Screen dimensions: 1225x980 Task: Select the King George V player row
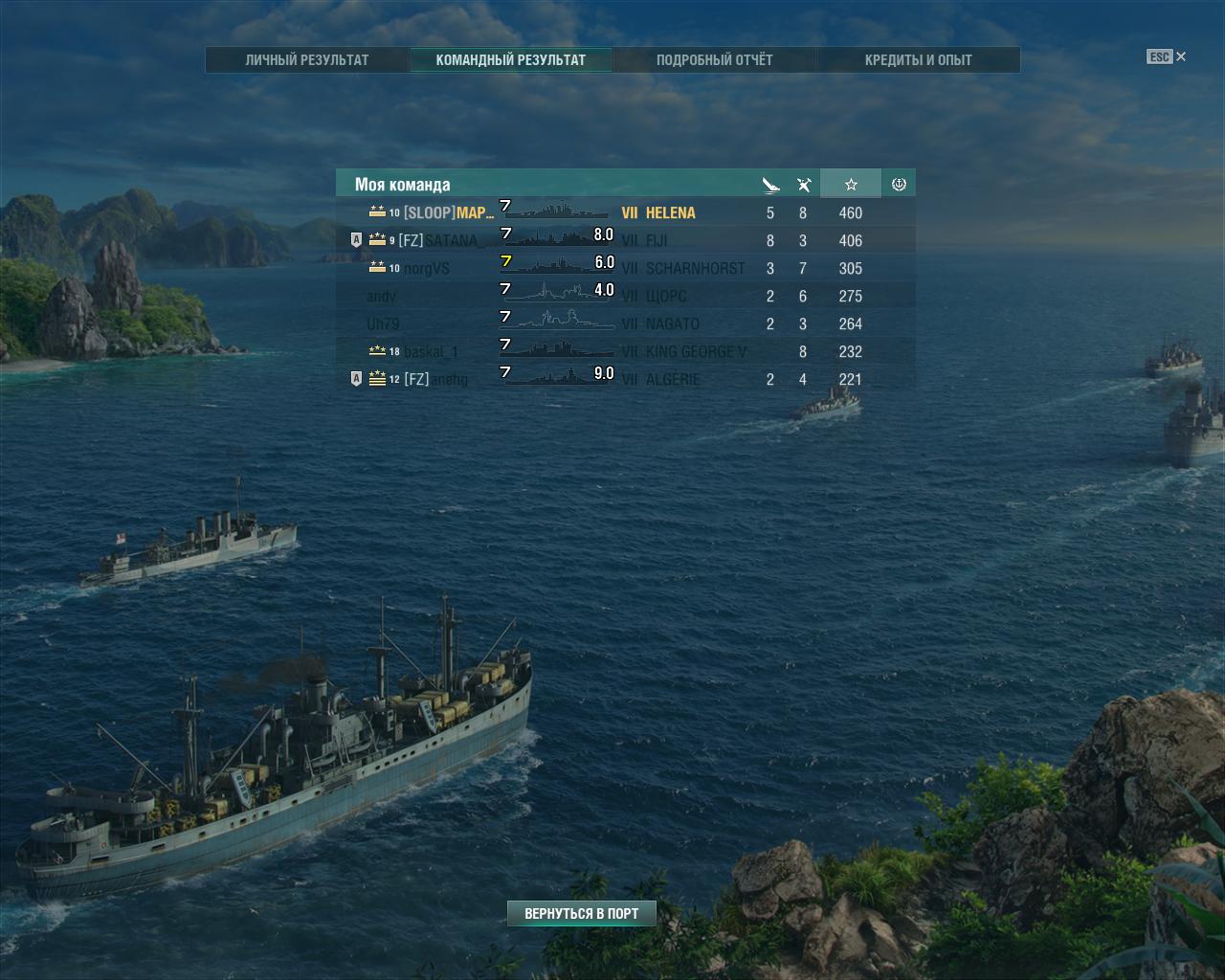tap(626, 351)
